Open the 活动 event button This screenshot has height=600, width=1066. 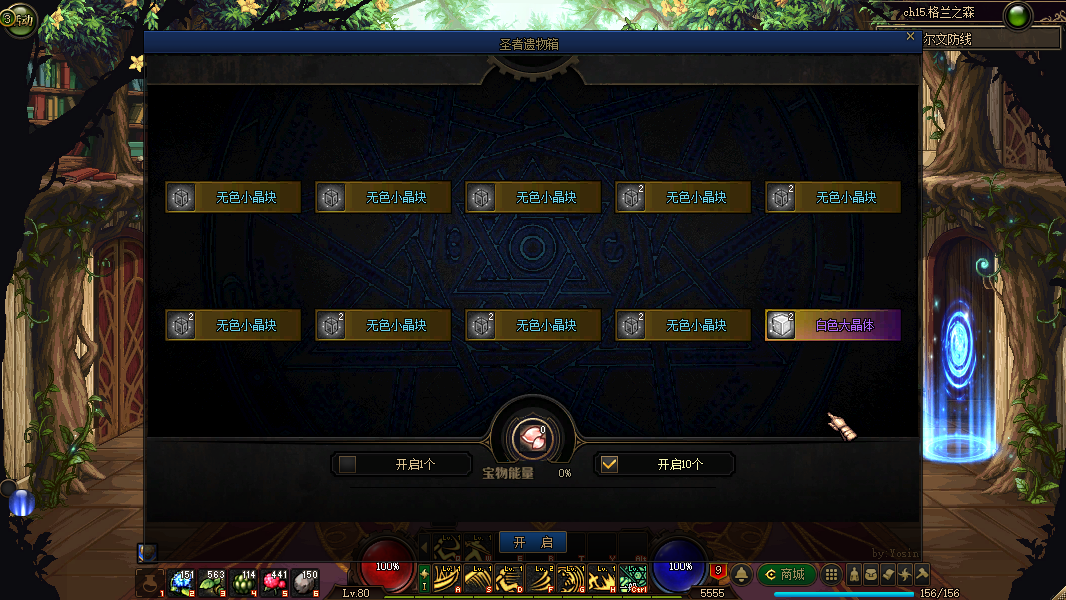[18, 18]
